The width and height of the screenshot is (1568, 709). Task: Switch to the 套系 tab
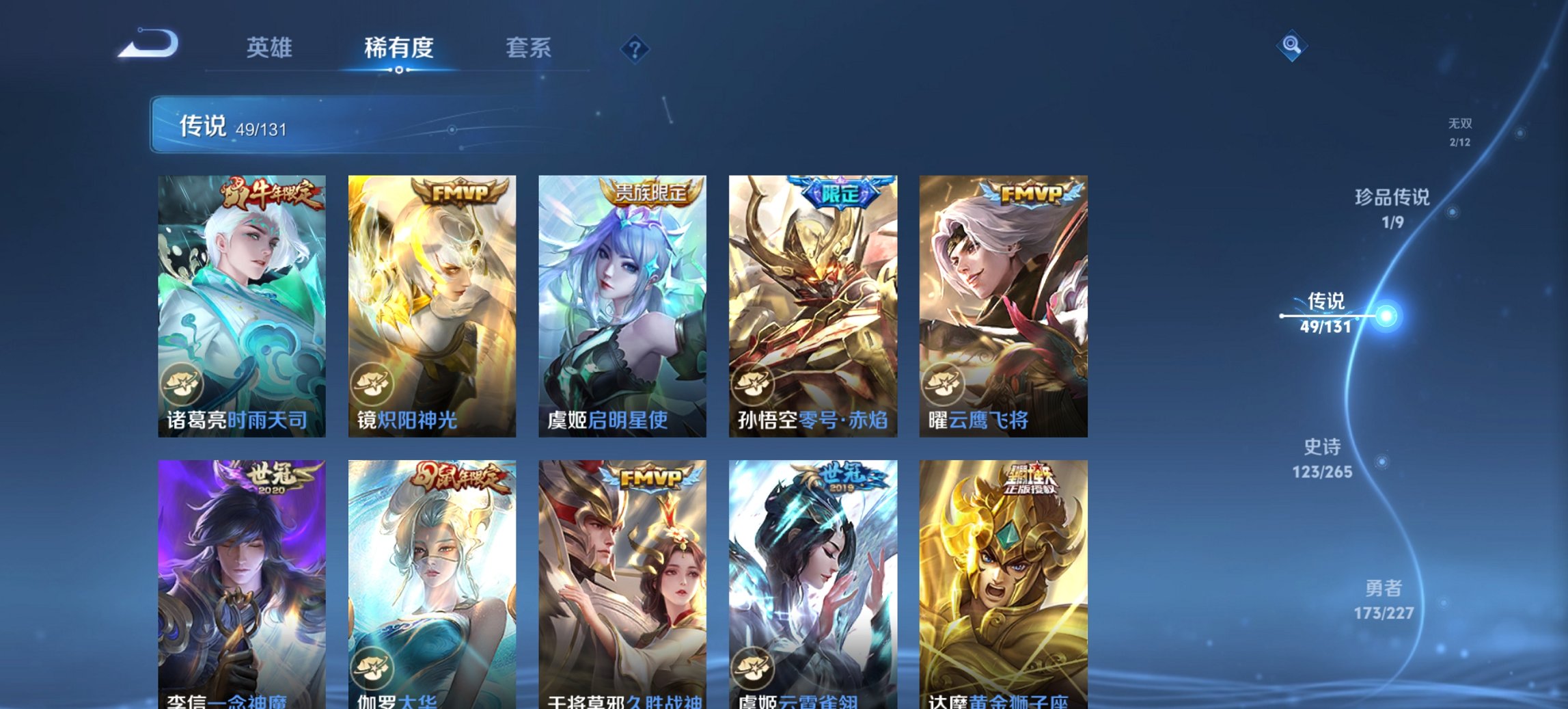tap(528, 48)
